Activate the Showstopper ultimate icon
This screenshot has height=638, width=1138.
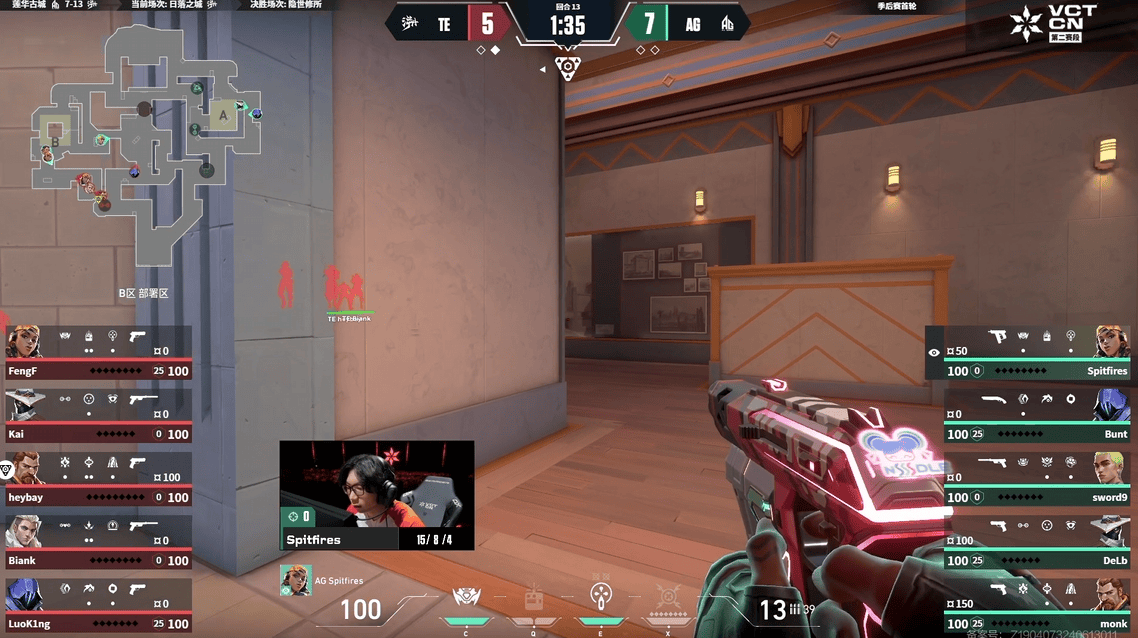[x=668, y=600]
